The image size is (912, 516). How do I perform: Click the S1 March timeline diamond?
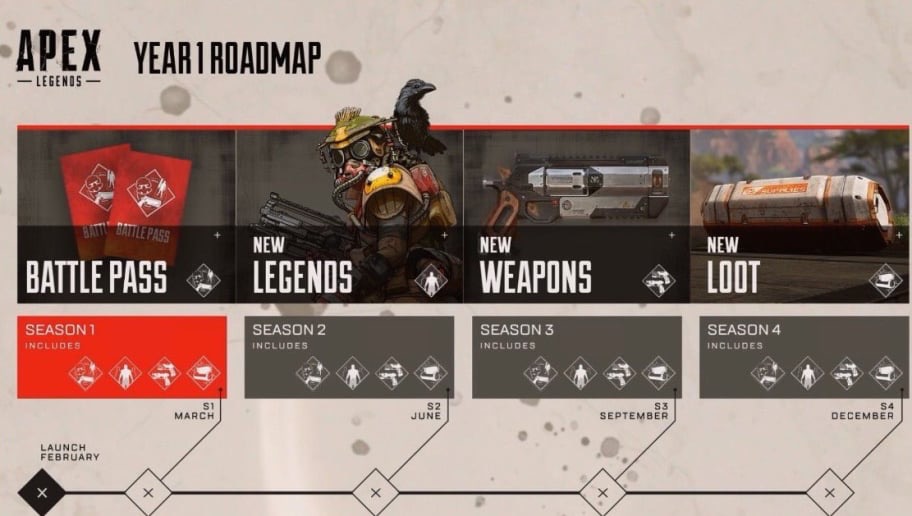pos(148,492)
